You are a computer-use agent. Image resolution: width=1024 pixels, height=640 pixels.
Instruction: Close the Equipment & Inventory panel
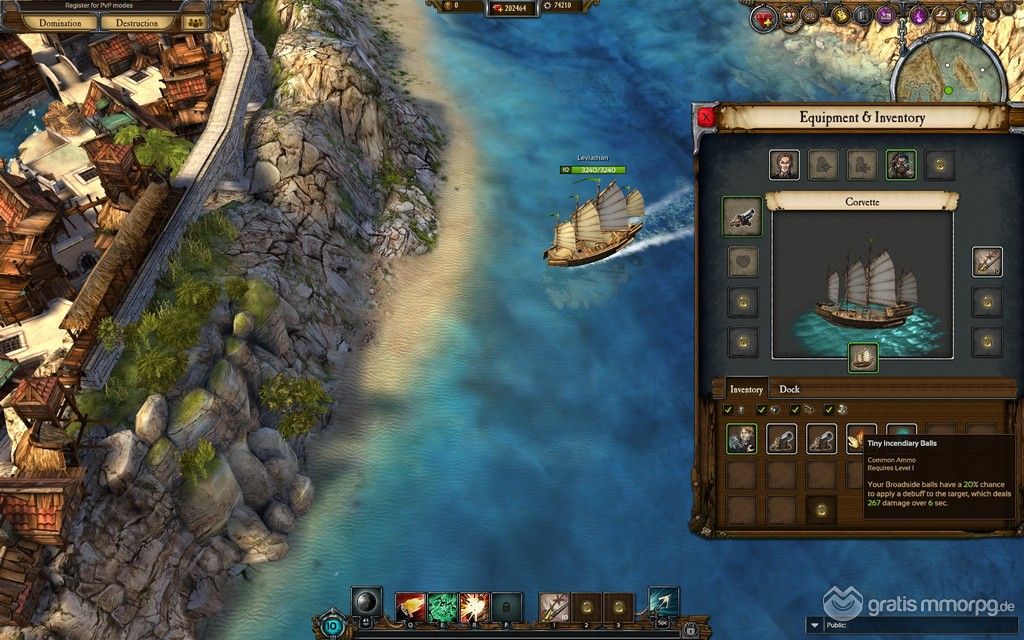pyautogui.click(x=707, y=117)
